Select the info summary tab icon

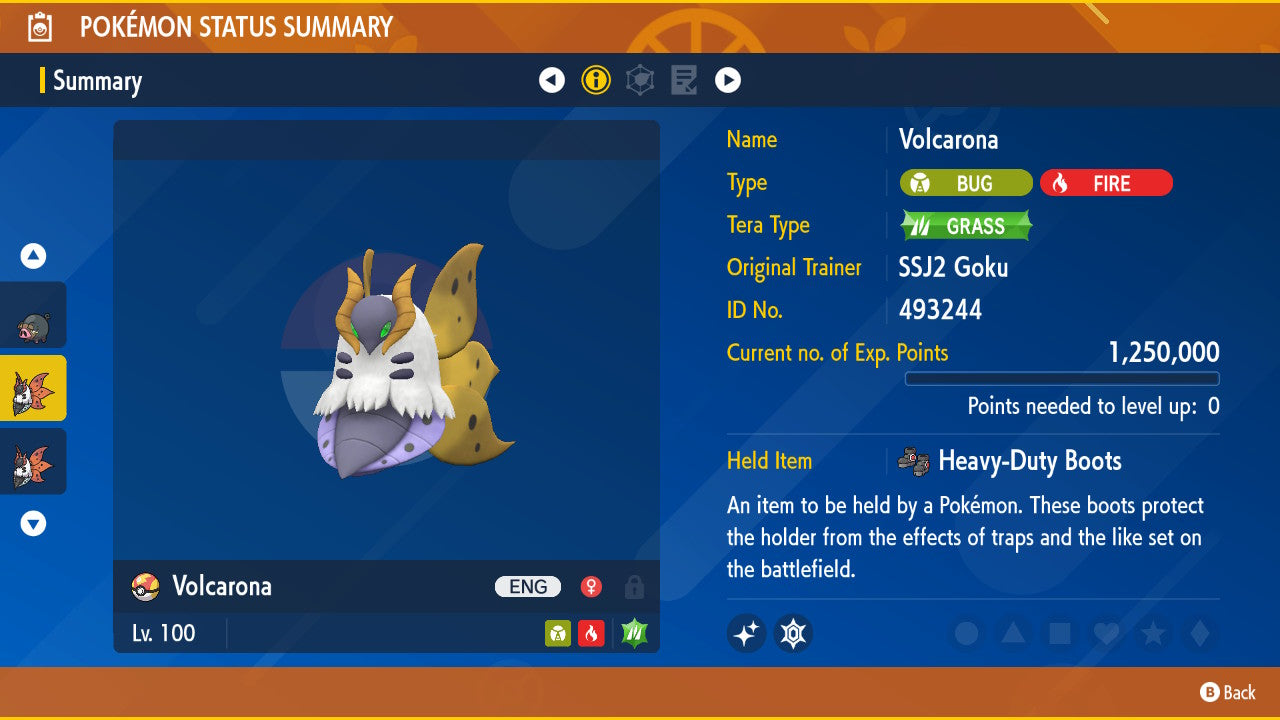click(596, 80)
